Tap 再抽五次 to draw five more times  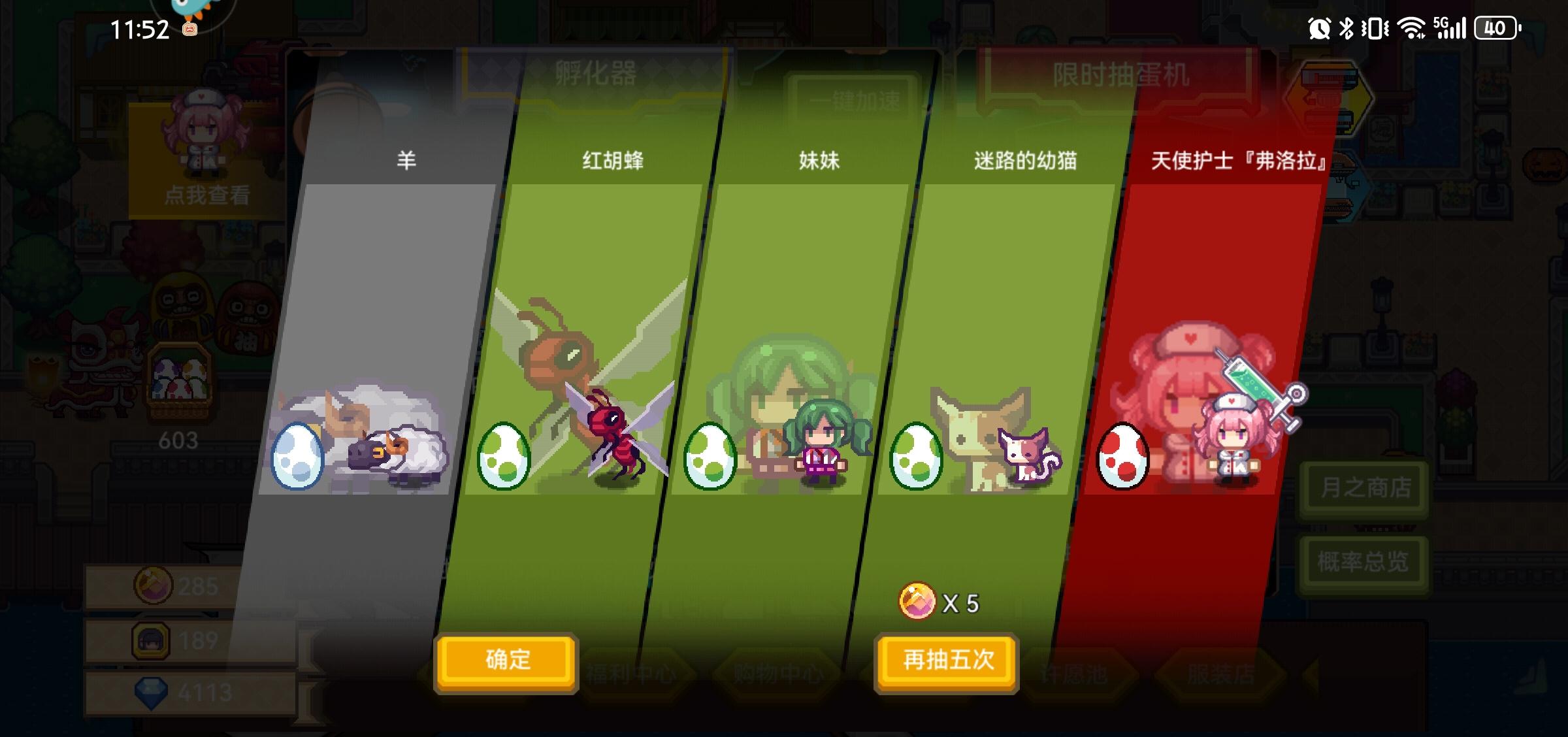945,661
